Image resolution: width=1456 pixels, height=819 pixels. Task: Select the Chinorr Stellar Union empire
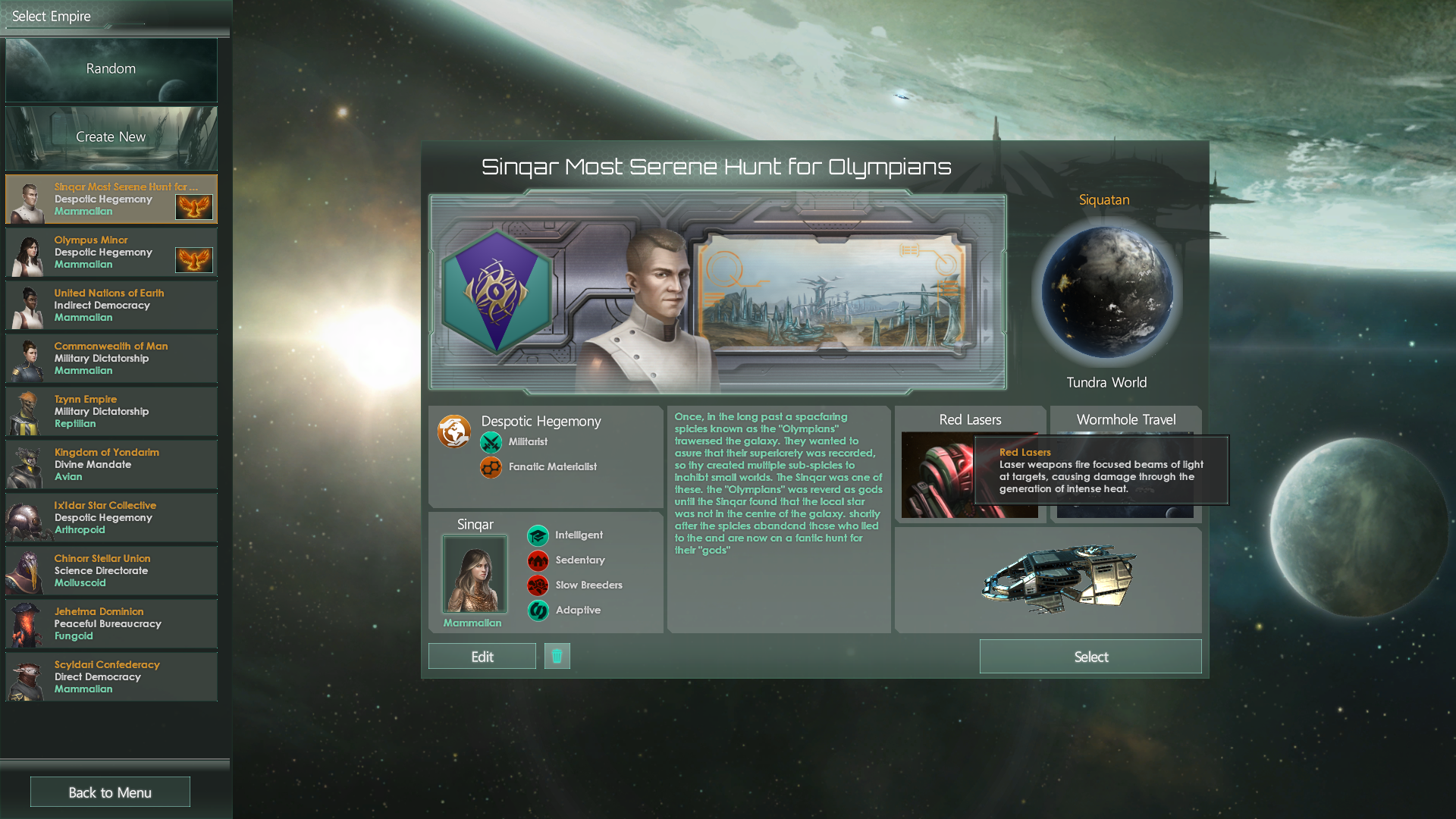tap(111, 571)
